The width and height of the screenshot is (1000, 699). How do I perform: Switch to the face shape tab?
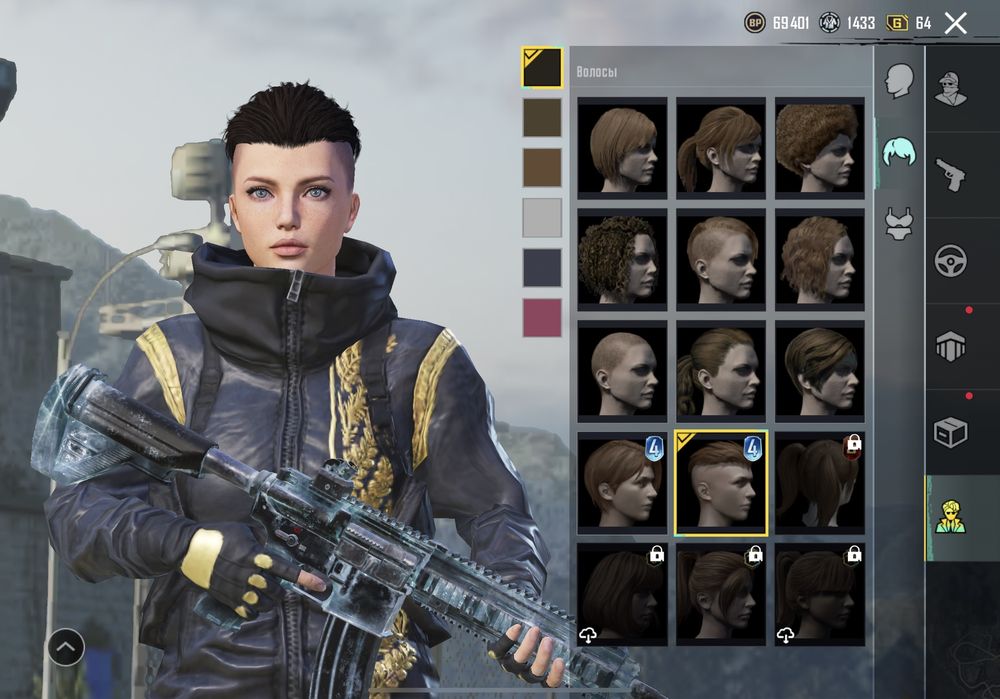click(x=900, y=81)
